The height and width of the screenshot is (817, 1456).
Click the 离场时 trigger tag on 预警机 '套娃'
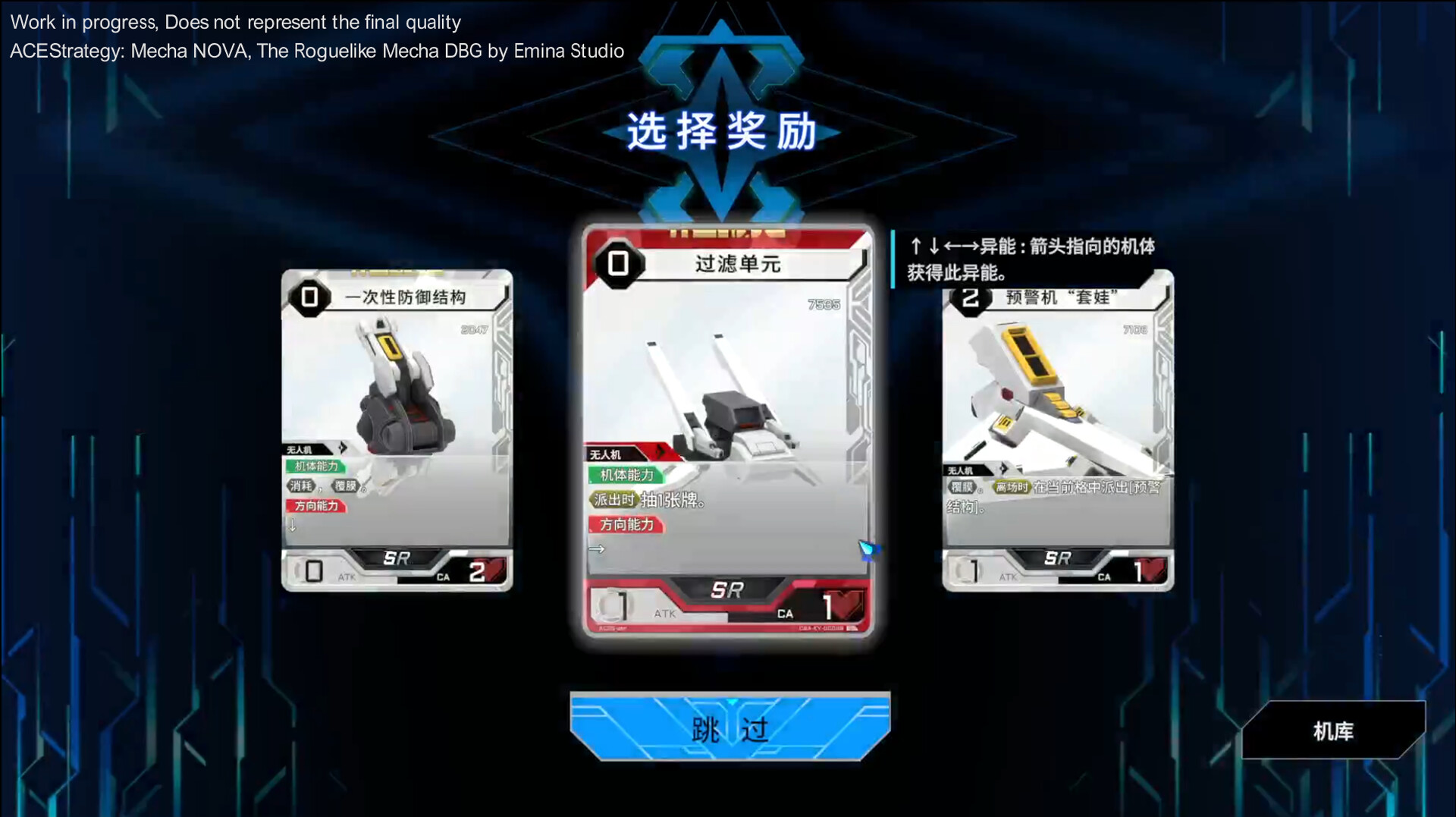[1012, 486]
